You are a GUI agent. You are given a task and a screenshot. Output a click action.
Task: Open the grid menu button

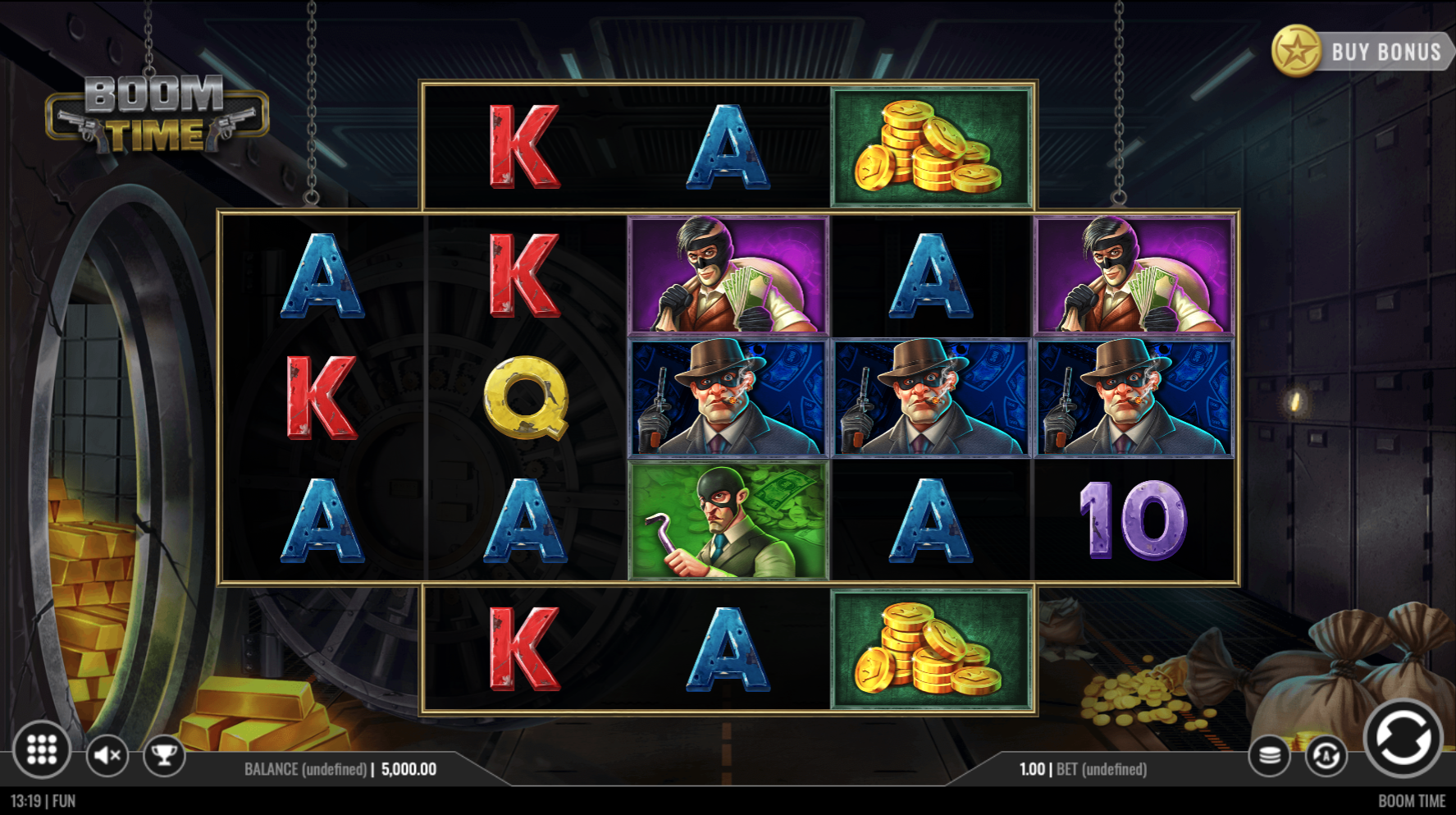(x=42, y=749)
